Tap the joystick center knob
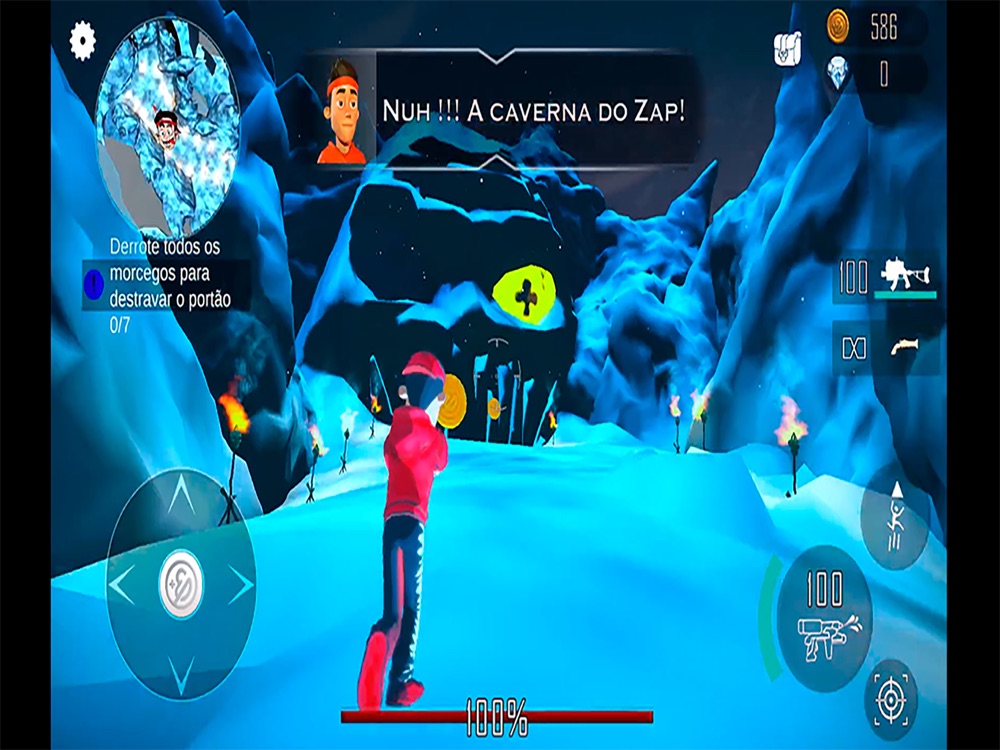1000x750 pixels. click(x=181, y=585)
